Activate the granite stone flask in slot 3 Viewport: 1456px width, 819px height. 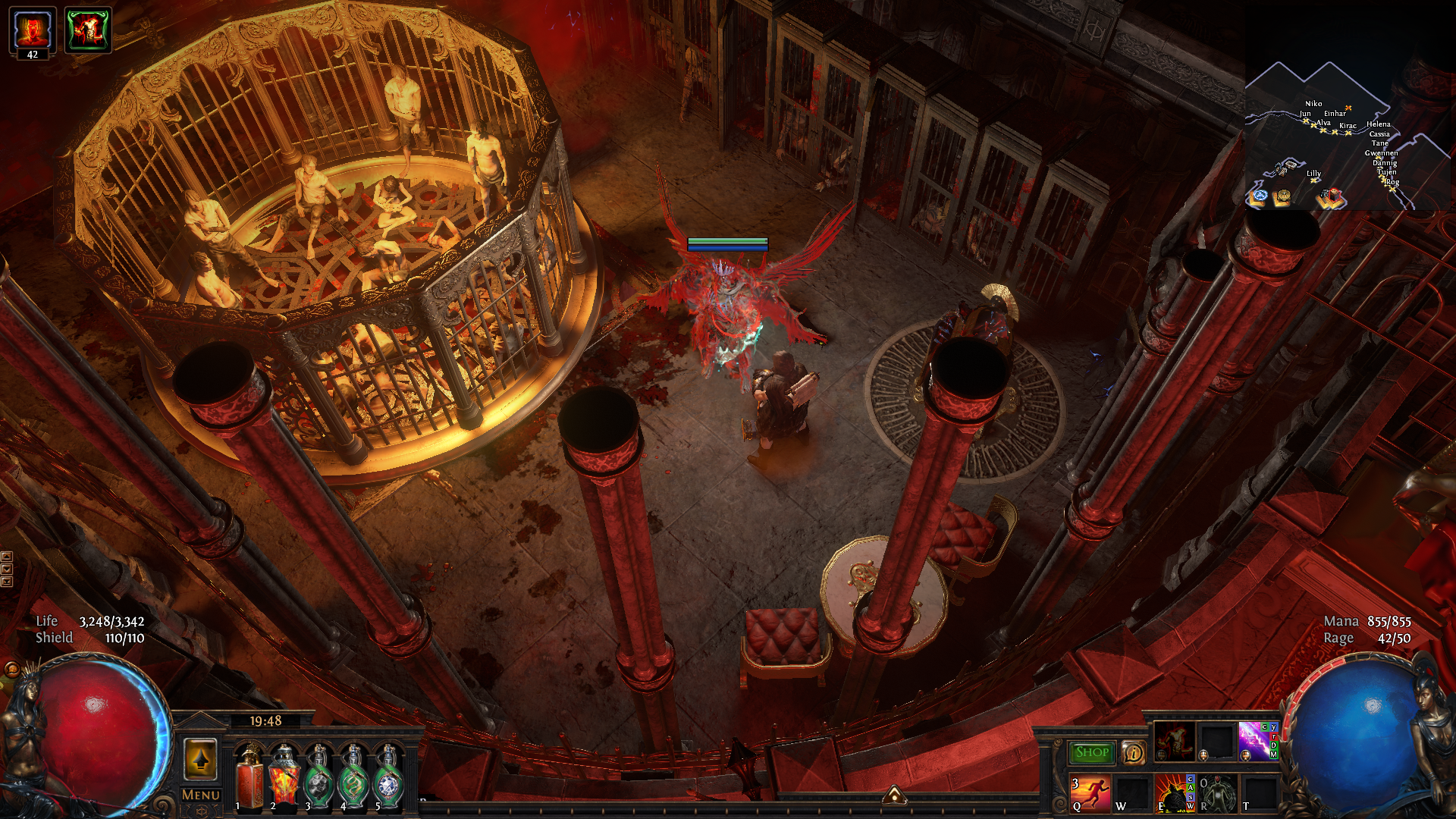pos(318,776)
